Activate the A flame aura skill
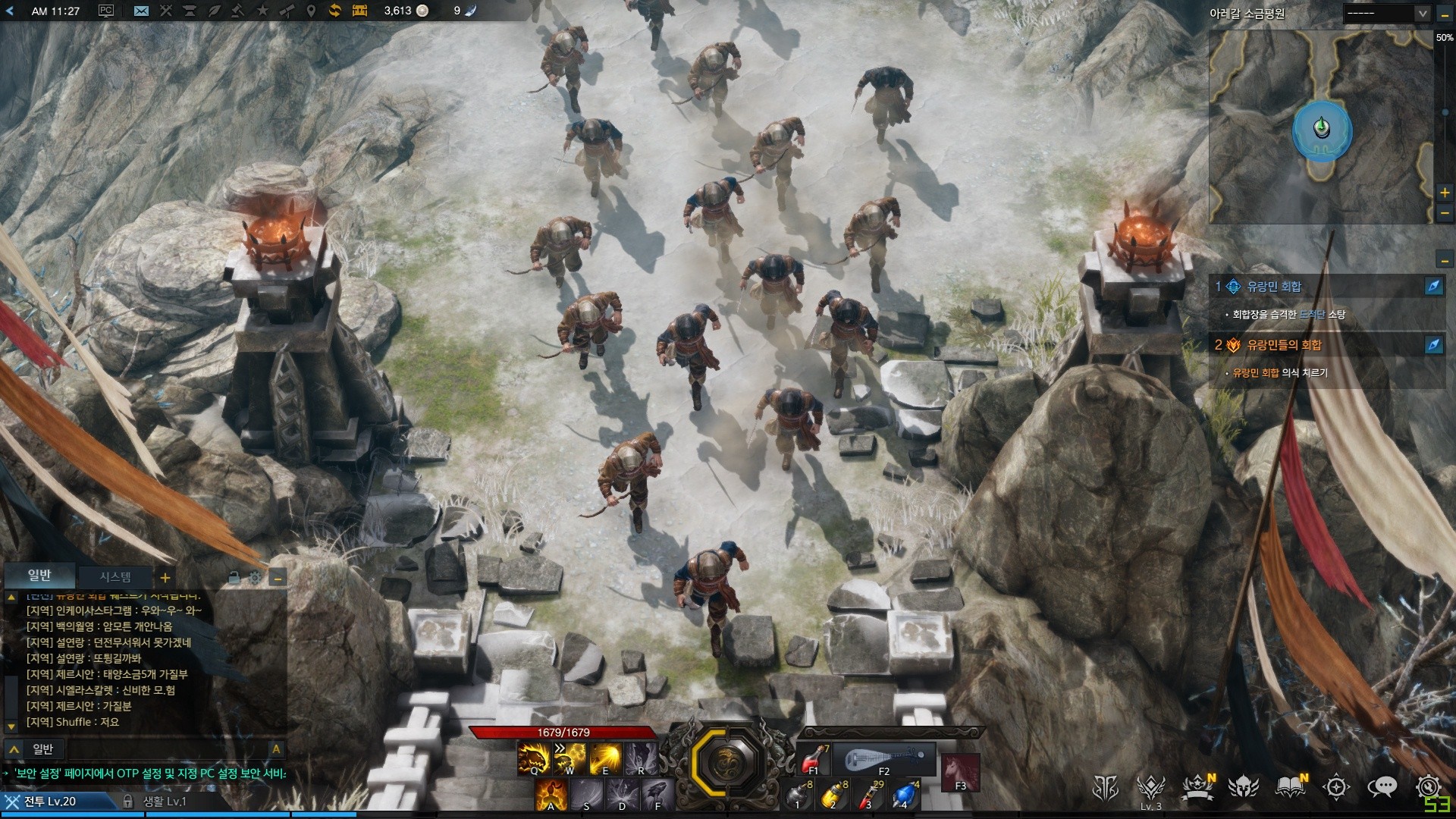Viewport: 1456px width, 819px height. [551, 795]
